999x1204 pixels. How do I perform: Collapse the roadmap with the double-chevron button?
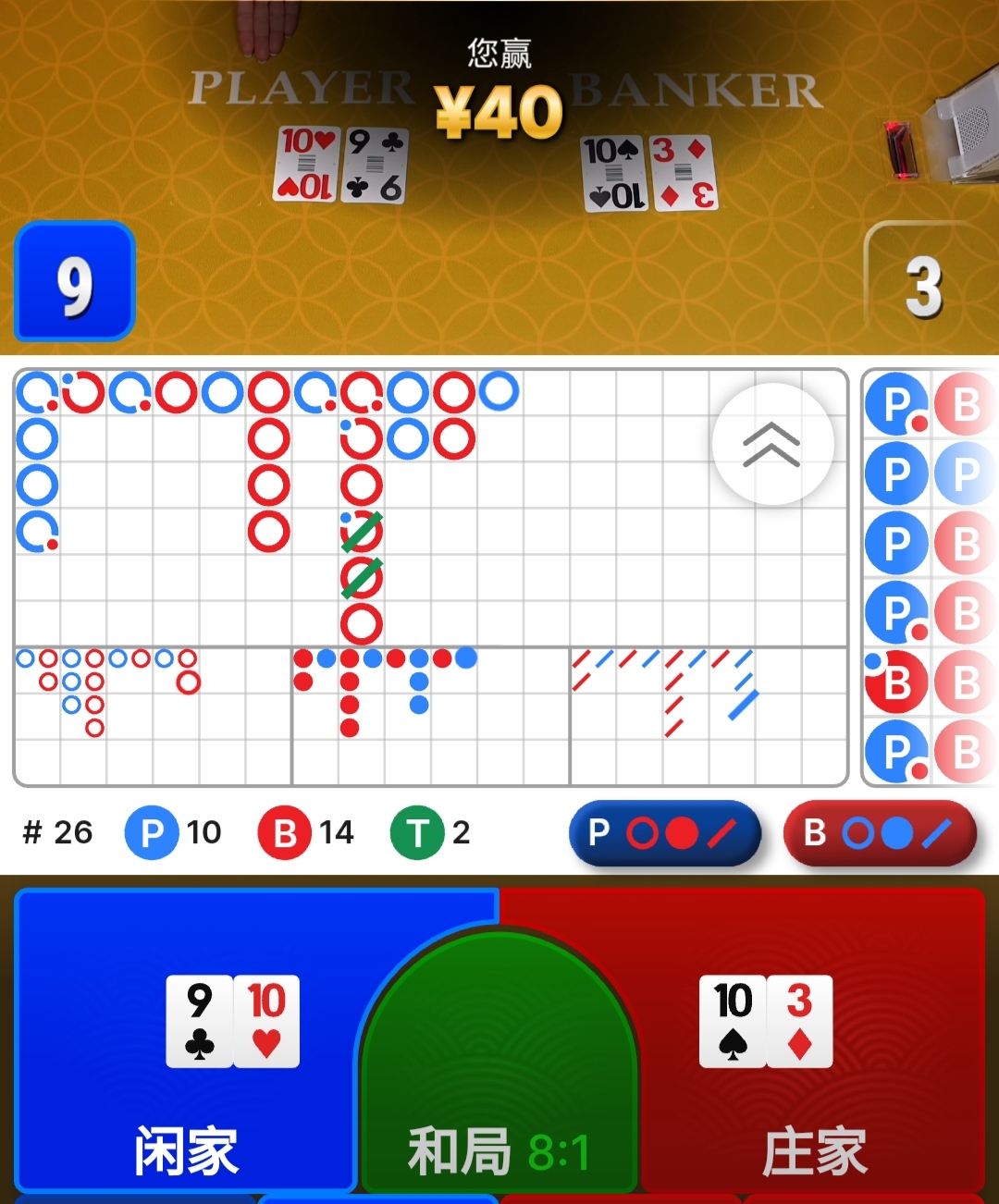[x=772, y=445]
